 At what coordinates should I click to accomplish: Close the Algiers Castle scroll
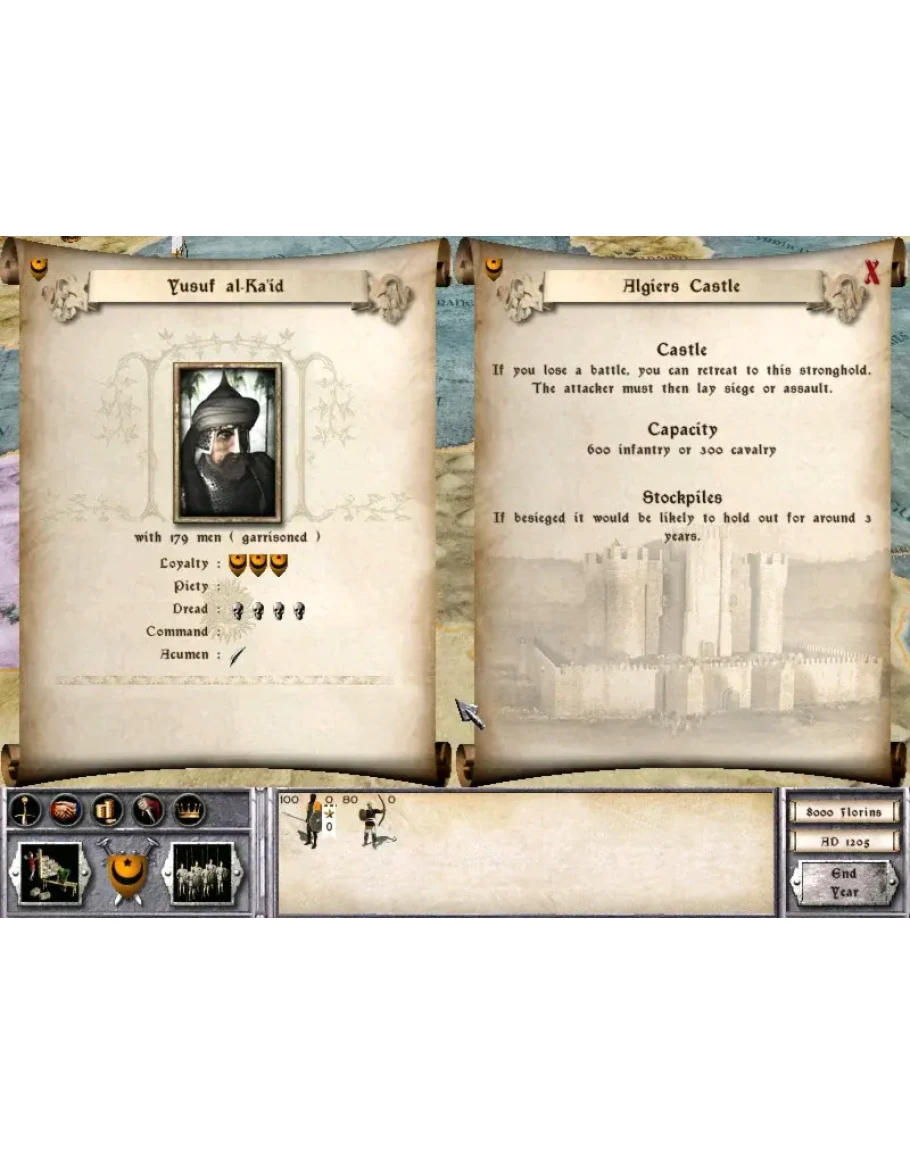pos(871,273)
